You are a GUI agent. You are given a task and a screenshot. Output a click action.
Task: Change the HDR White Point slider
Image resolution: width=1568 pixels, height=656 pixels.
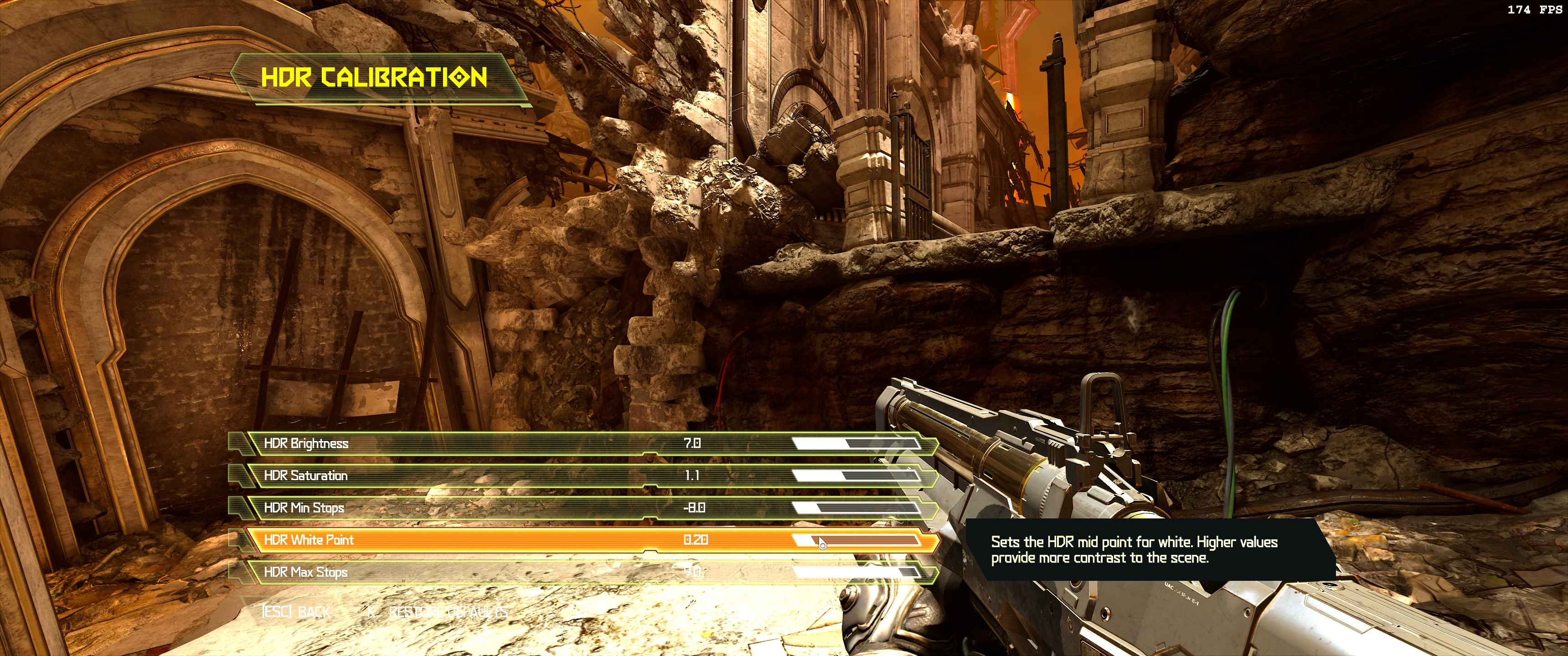point(856,540)
